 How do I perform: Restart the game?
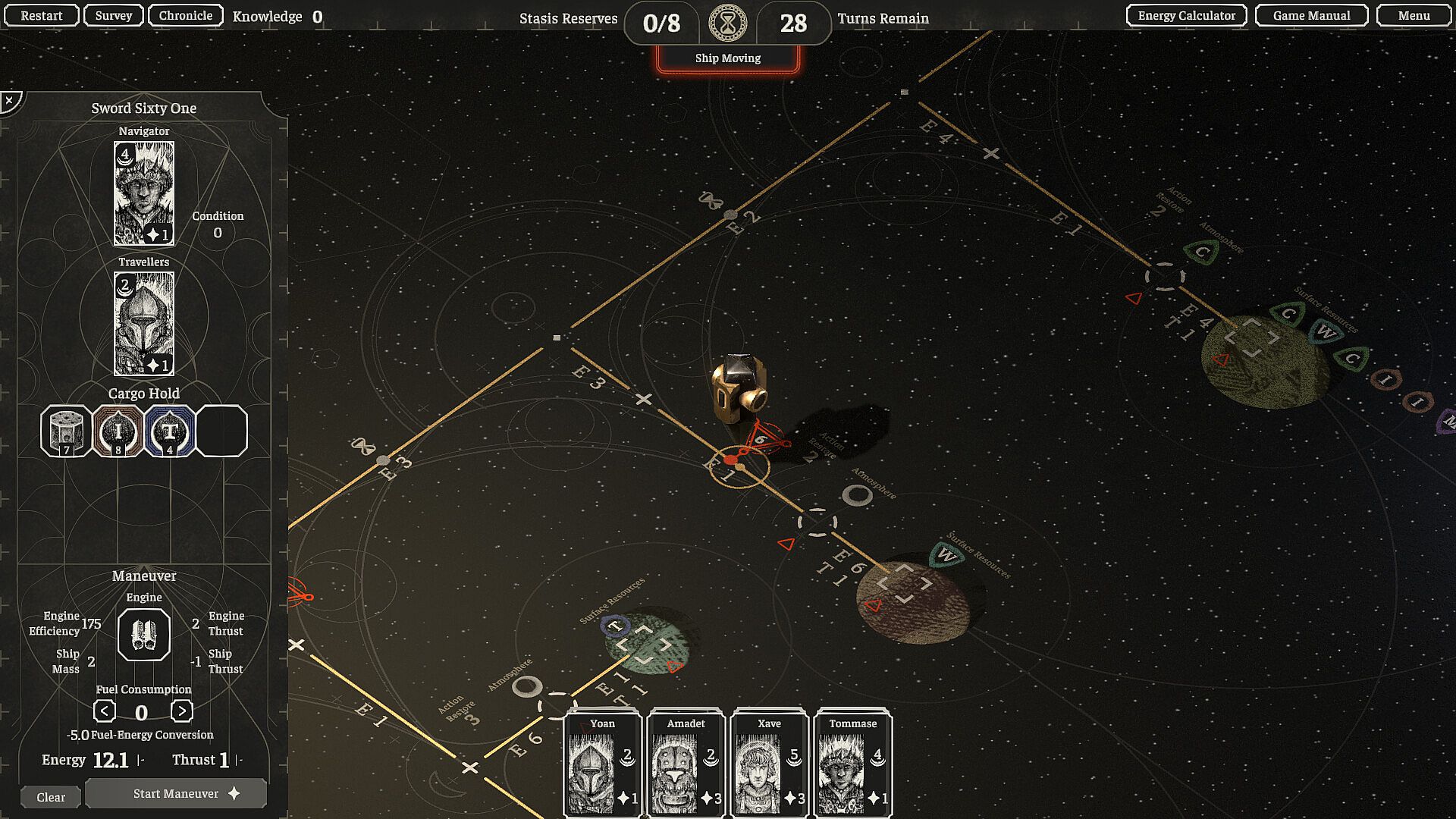(41, 15)
